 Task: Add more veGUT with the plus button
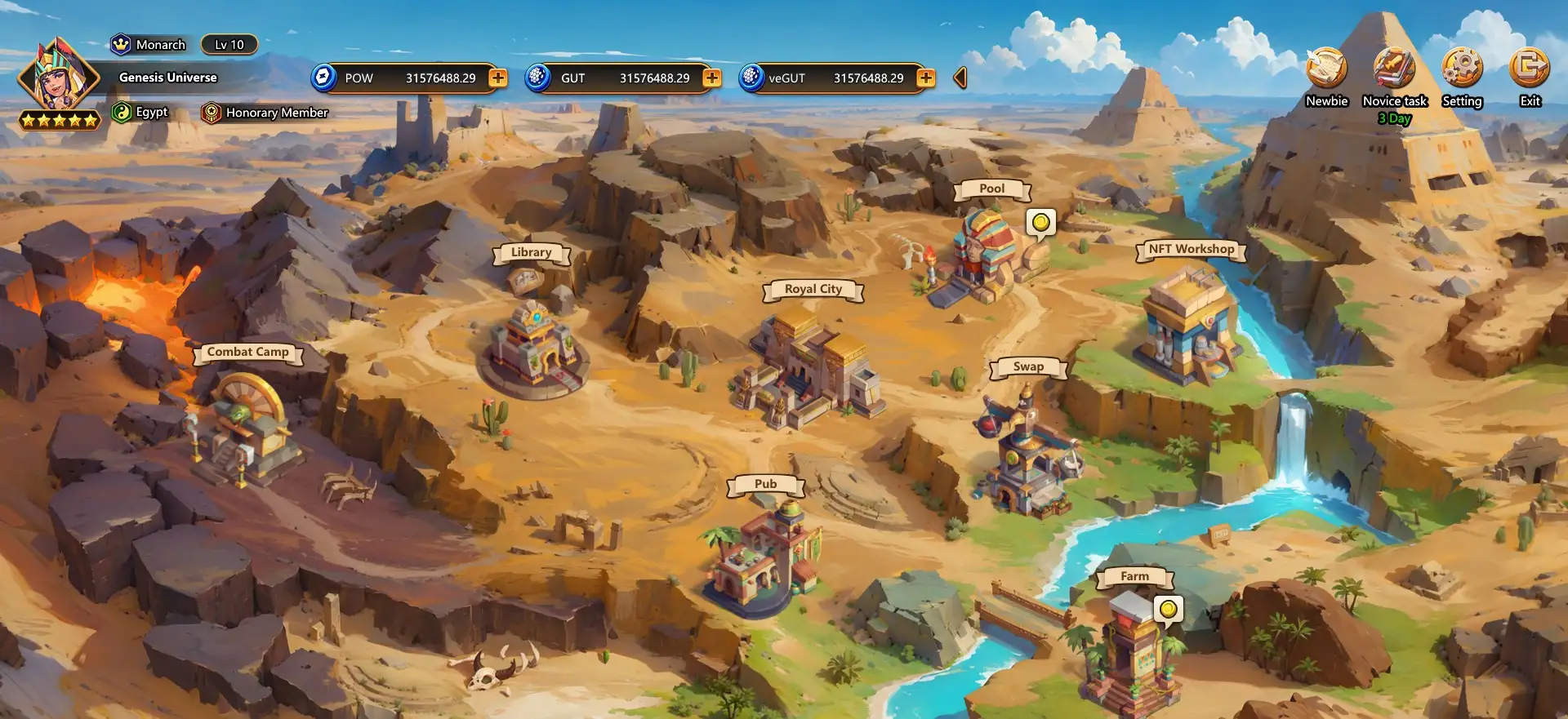tap(926, 78)
